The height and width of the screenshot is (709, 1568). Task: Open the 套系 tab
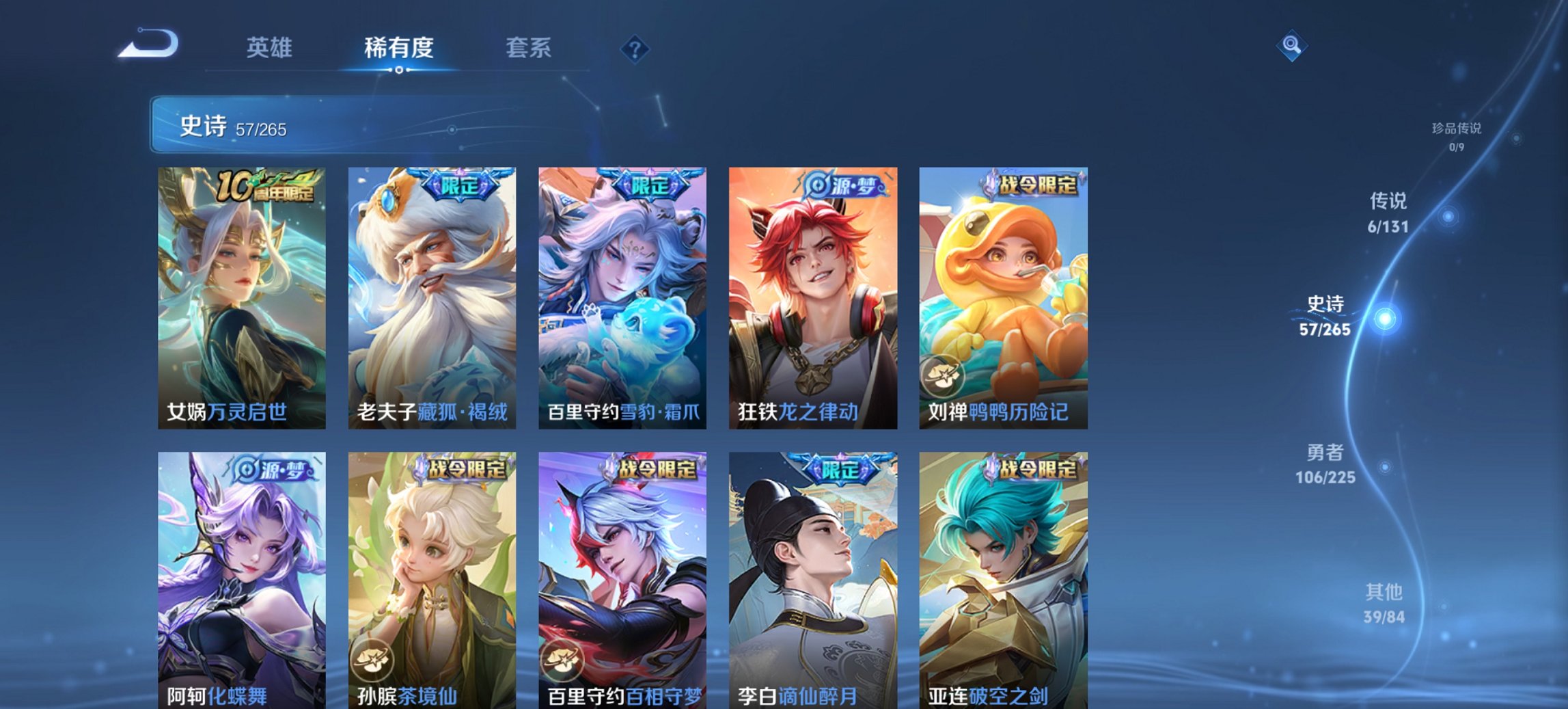point(529,48)
